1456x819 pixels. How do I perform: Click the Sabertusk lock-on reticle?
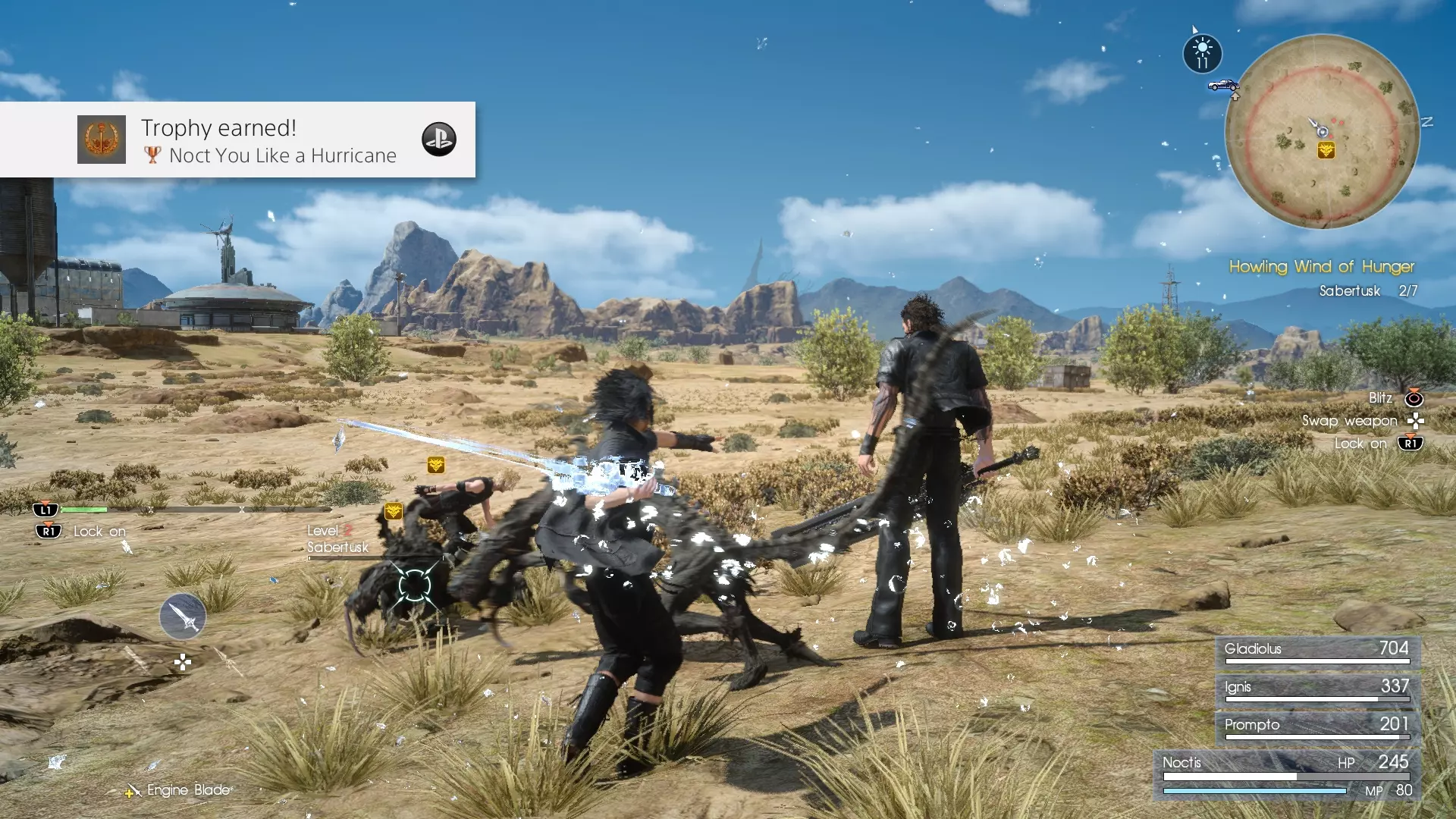pos(414,585)
